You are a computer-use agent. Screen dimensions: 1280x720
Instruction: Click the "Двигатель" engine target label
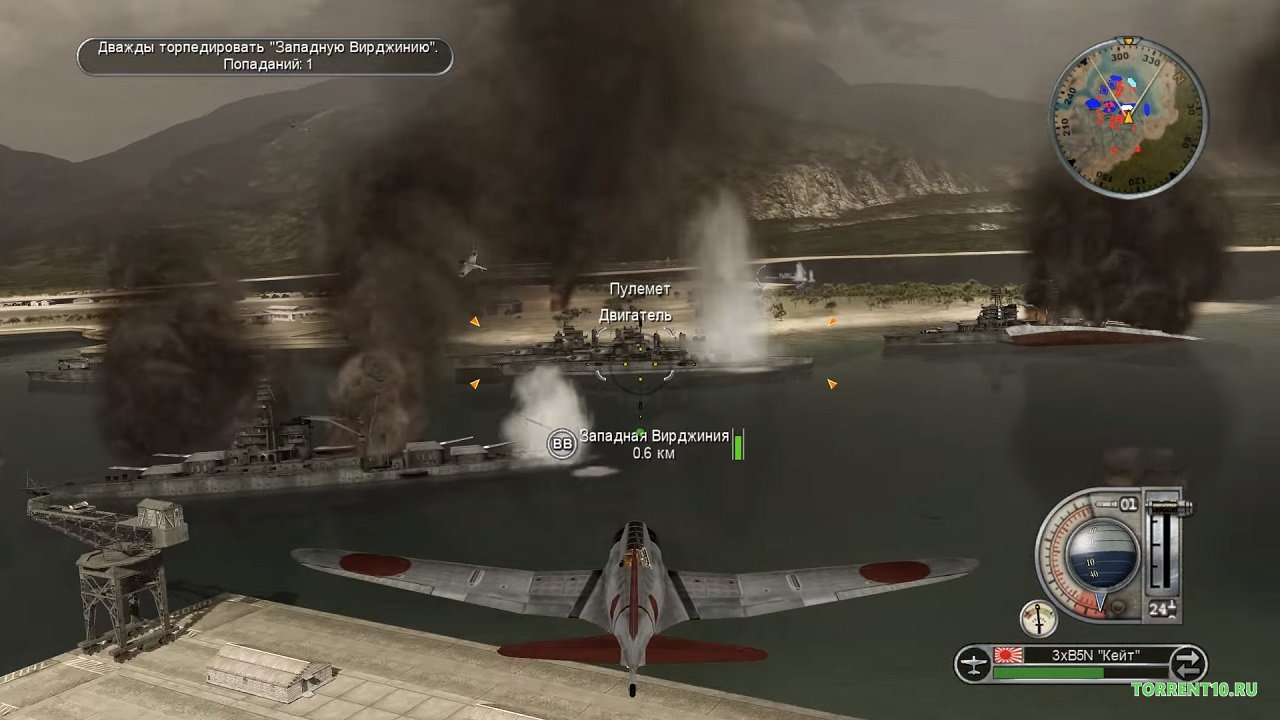[x=635, y=315]
